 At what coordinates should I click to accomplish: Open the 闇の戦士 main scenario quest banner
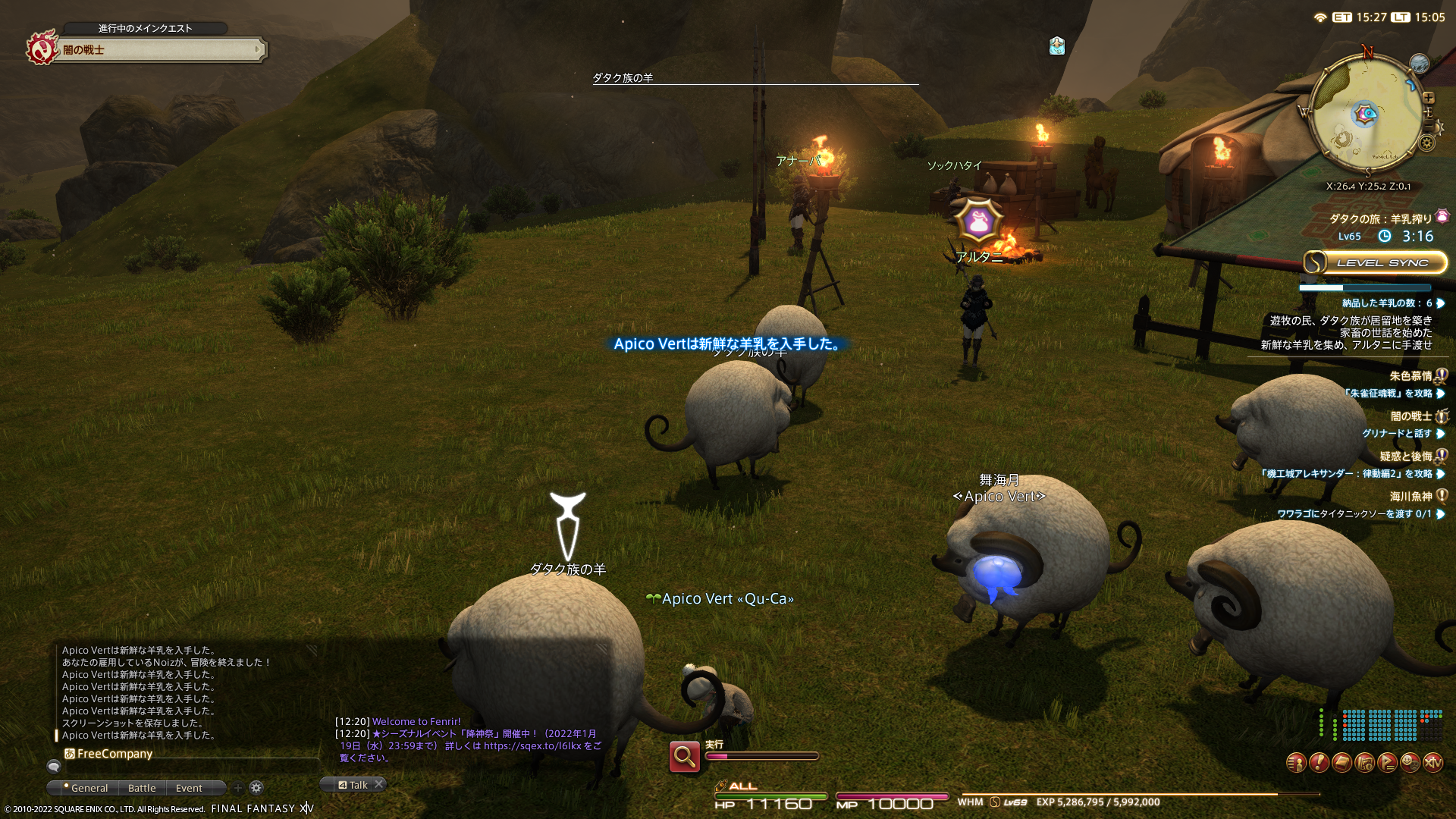(x=159, y=50)
